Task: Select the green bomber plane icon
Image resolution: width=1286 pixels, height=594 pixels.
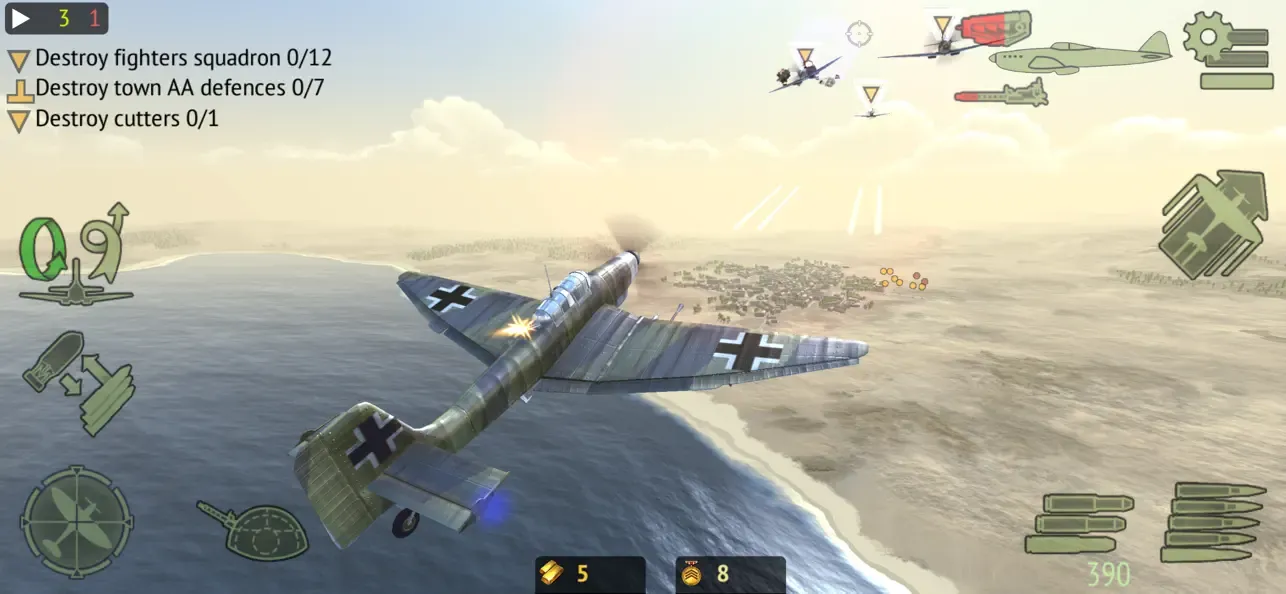Action: coord(1080,54)
